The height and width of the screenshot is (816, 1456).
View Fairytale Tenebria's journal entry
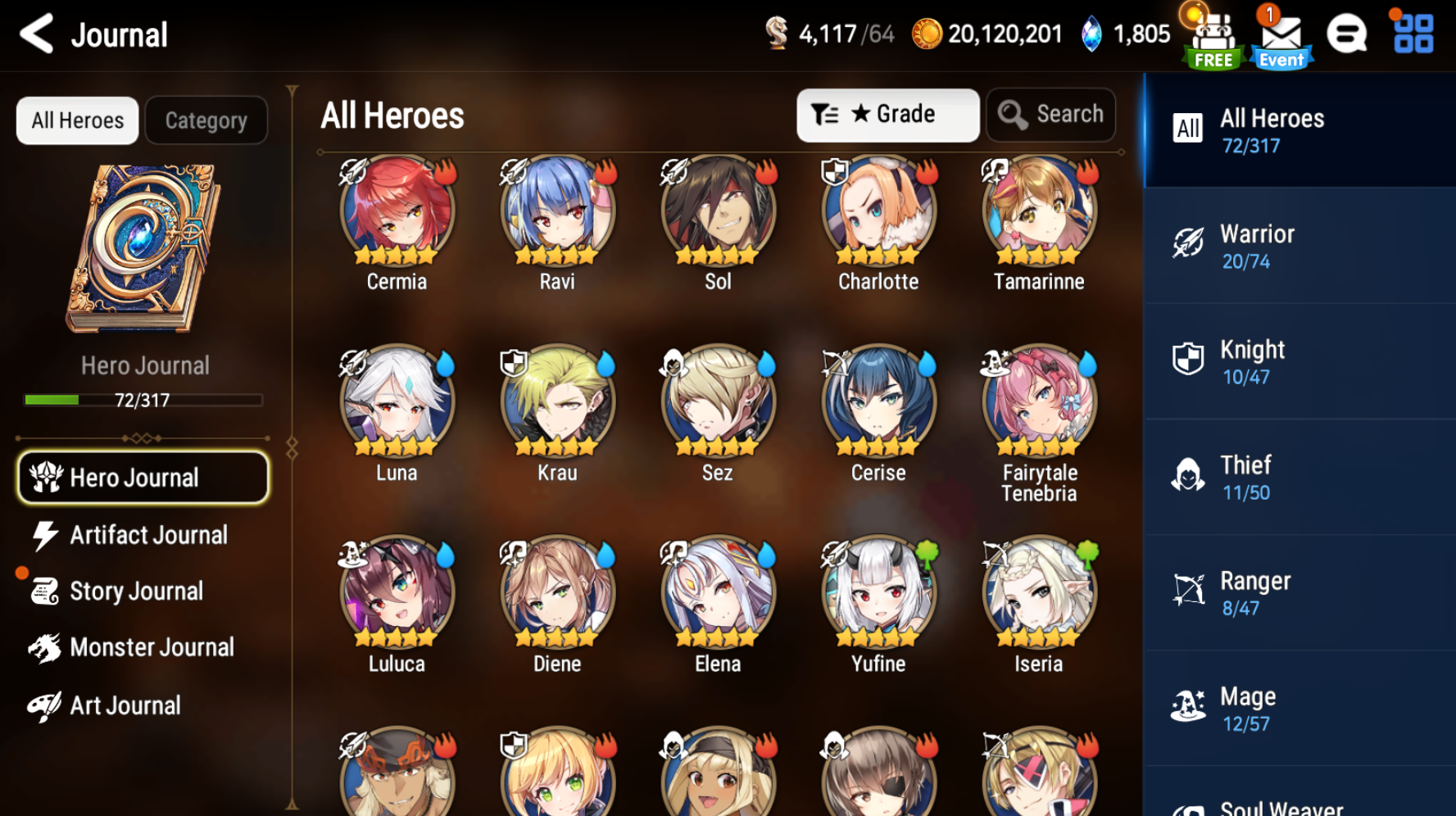pyautogui.click(x=1039, y=403)
